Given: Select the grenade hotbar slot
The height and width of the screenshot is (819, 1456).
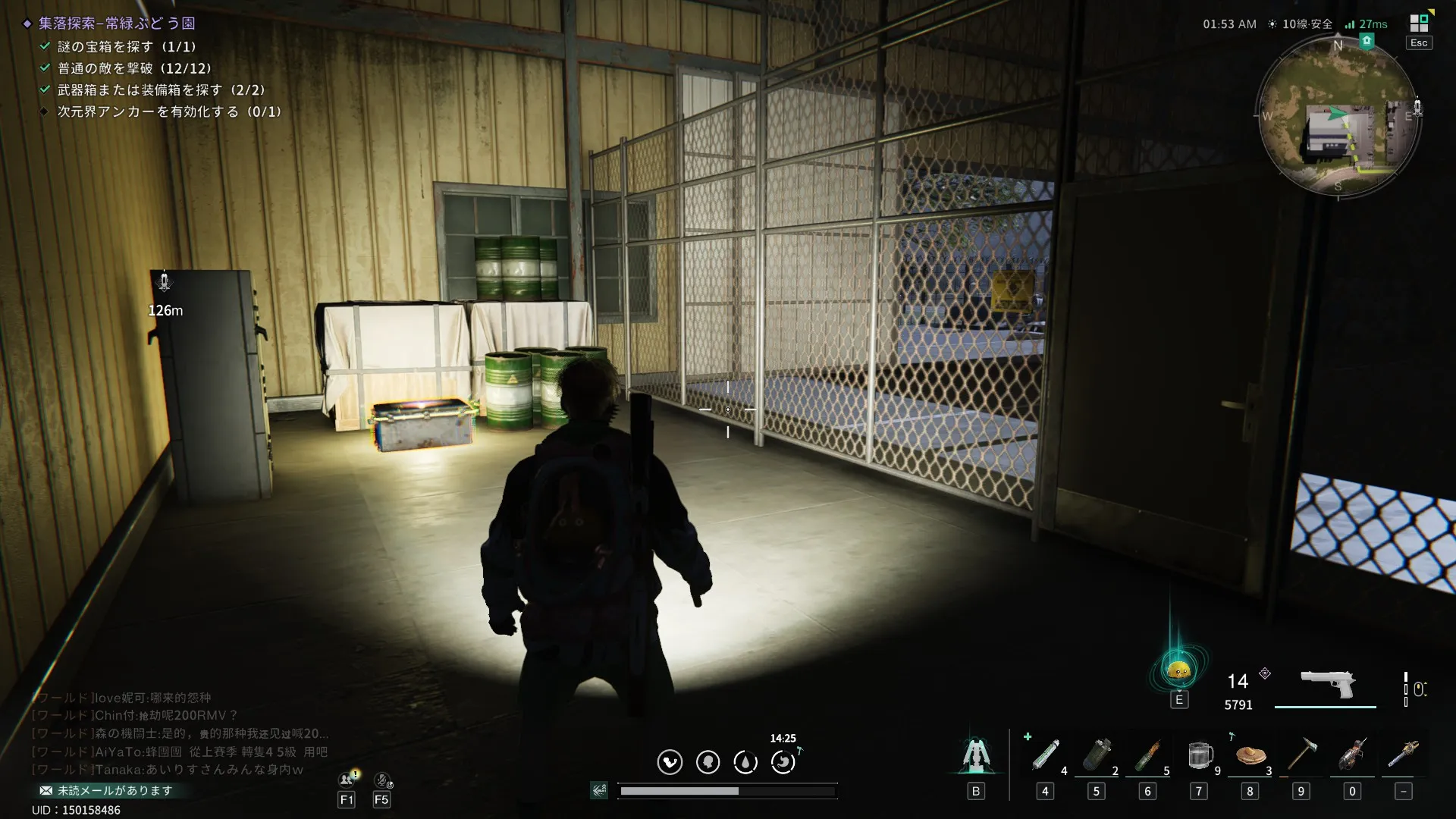Looking at the screenshot, I should tap(1096, 756).
